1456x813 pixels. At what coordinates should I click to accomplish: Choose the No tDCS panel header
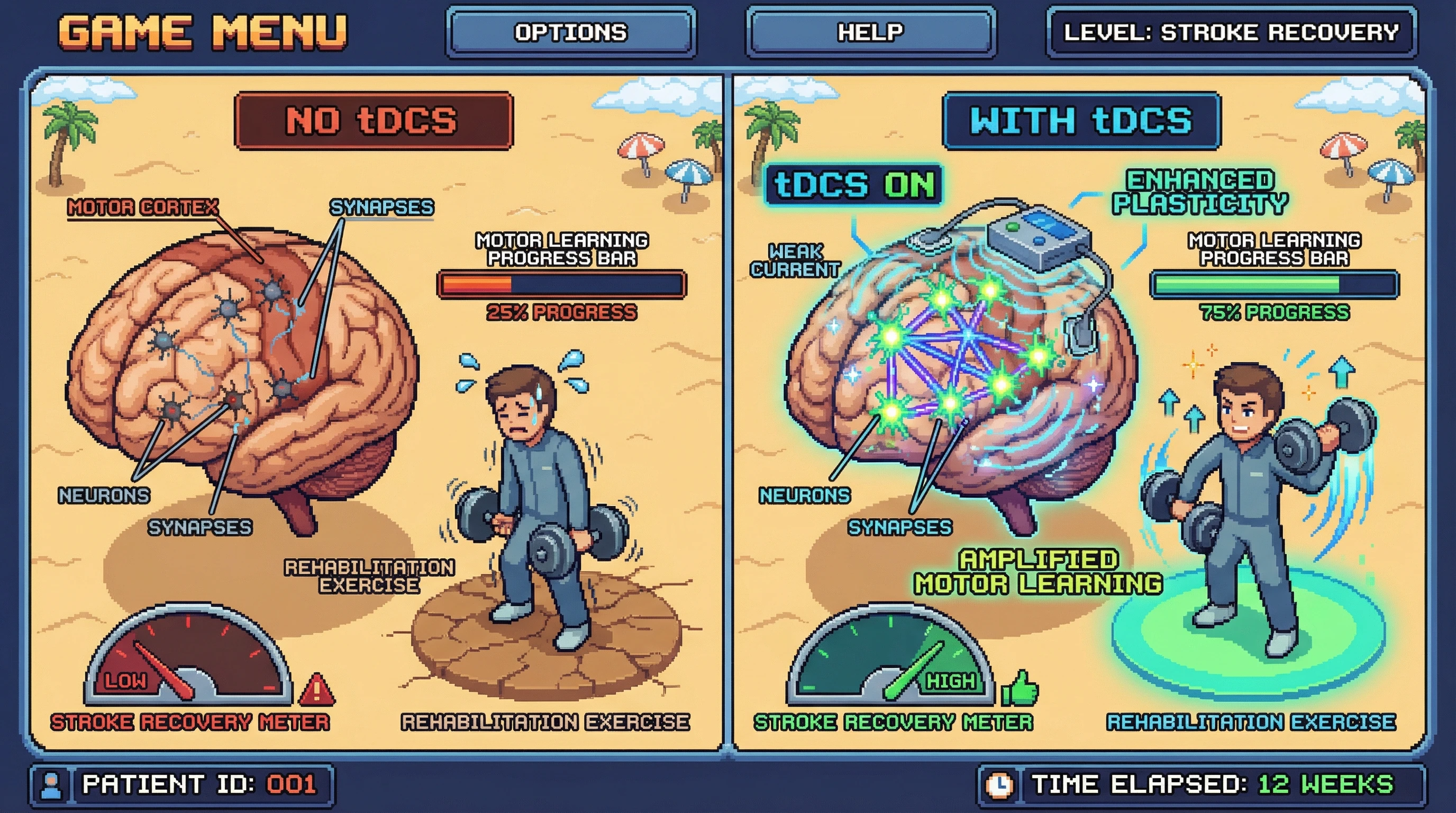[374, 121]
